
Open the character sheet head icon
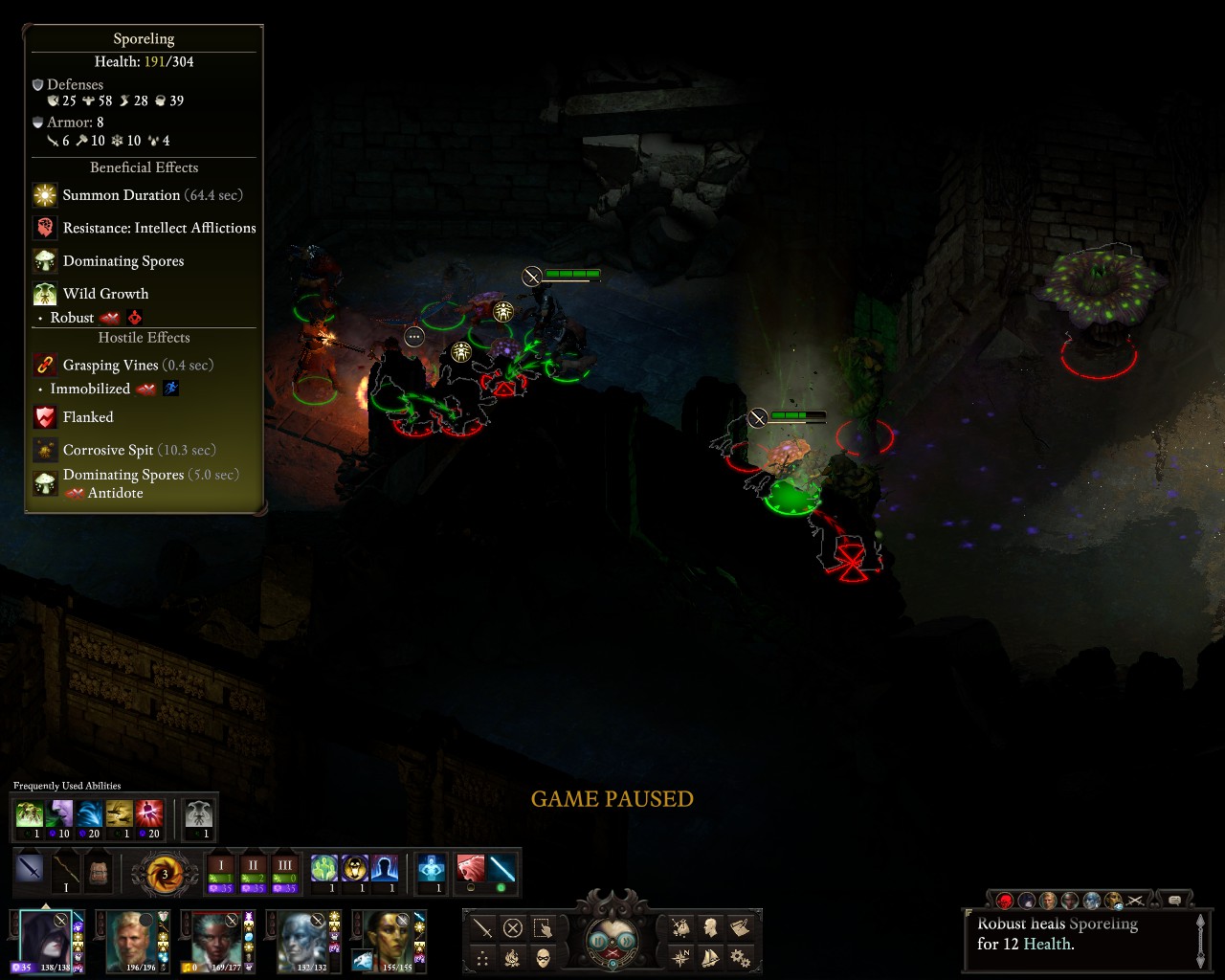pyautogui.click(x=710, y=927)
